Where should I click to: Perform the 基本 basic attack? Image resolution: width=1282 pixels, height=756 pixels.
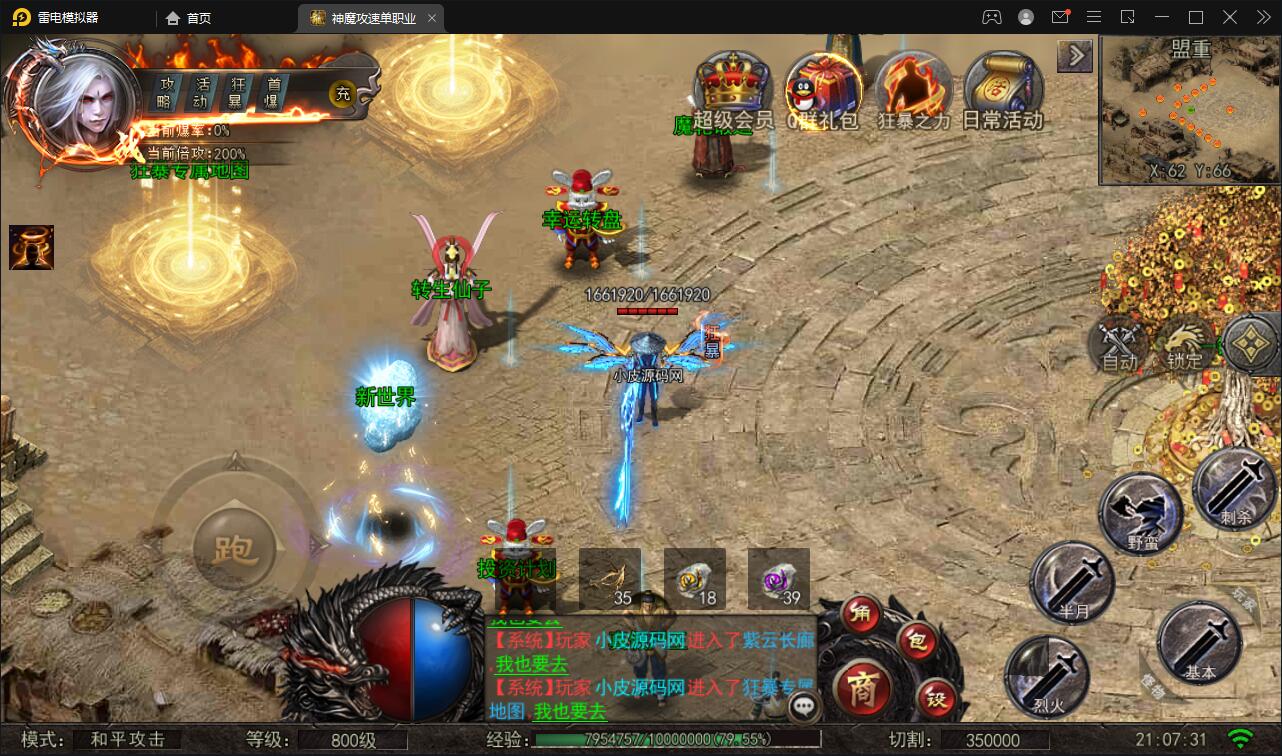pyautogui.click(x=1199, y=642)
